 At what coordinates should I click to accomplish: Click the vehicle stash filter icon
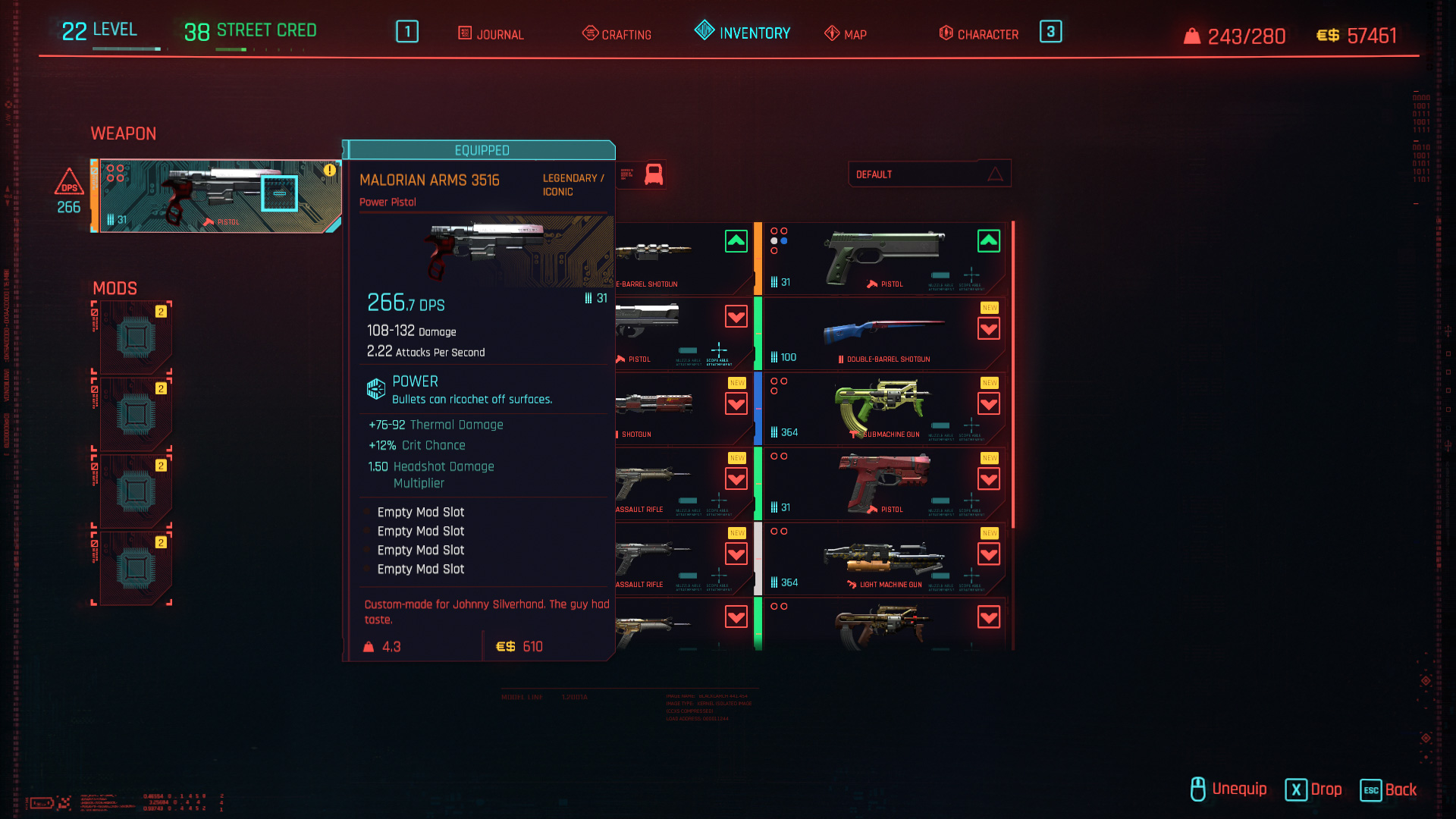(x=653, y=174)
